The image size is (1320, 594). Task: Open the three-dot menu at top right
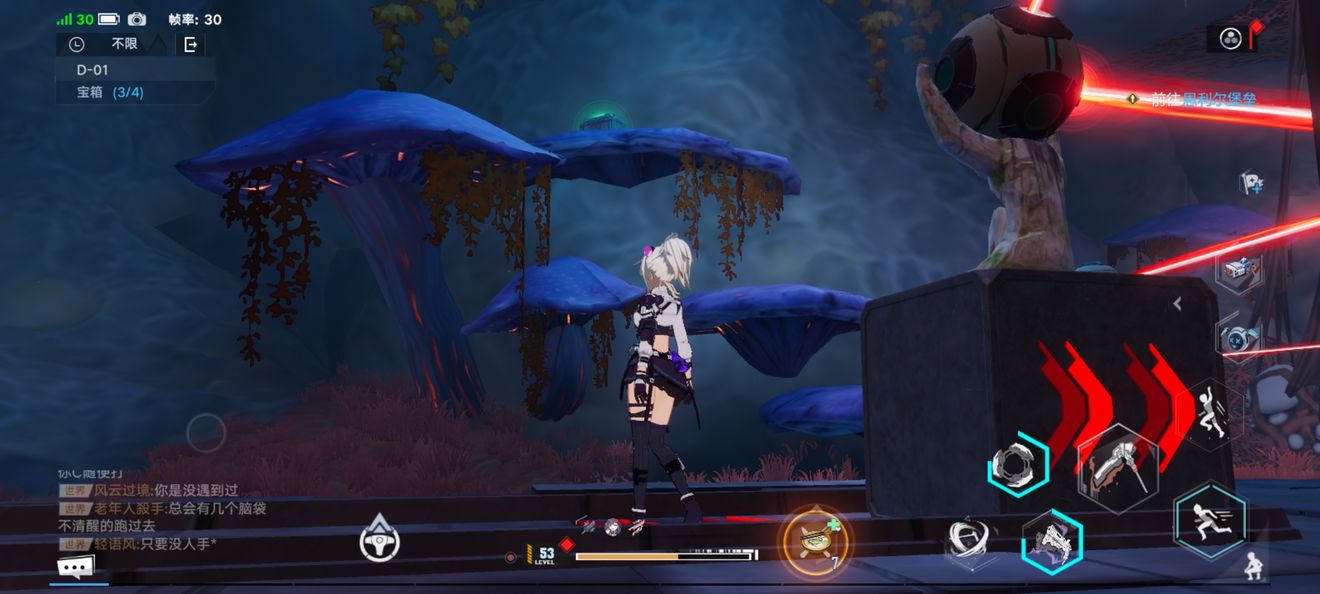click(1231, 39)
